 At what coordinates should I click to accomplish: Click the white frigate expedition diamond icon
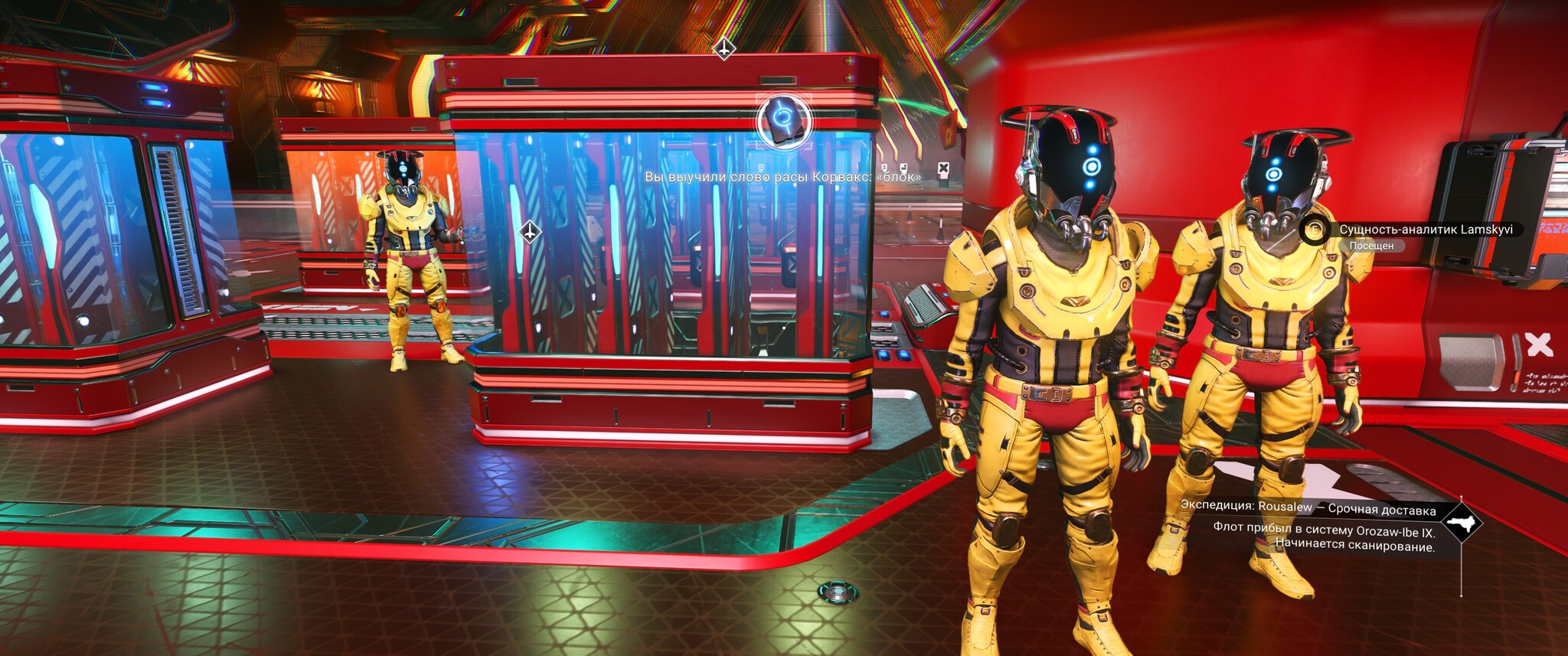click(x=1462, y=524)
